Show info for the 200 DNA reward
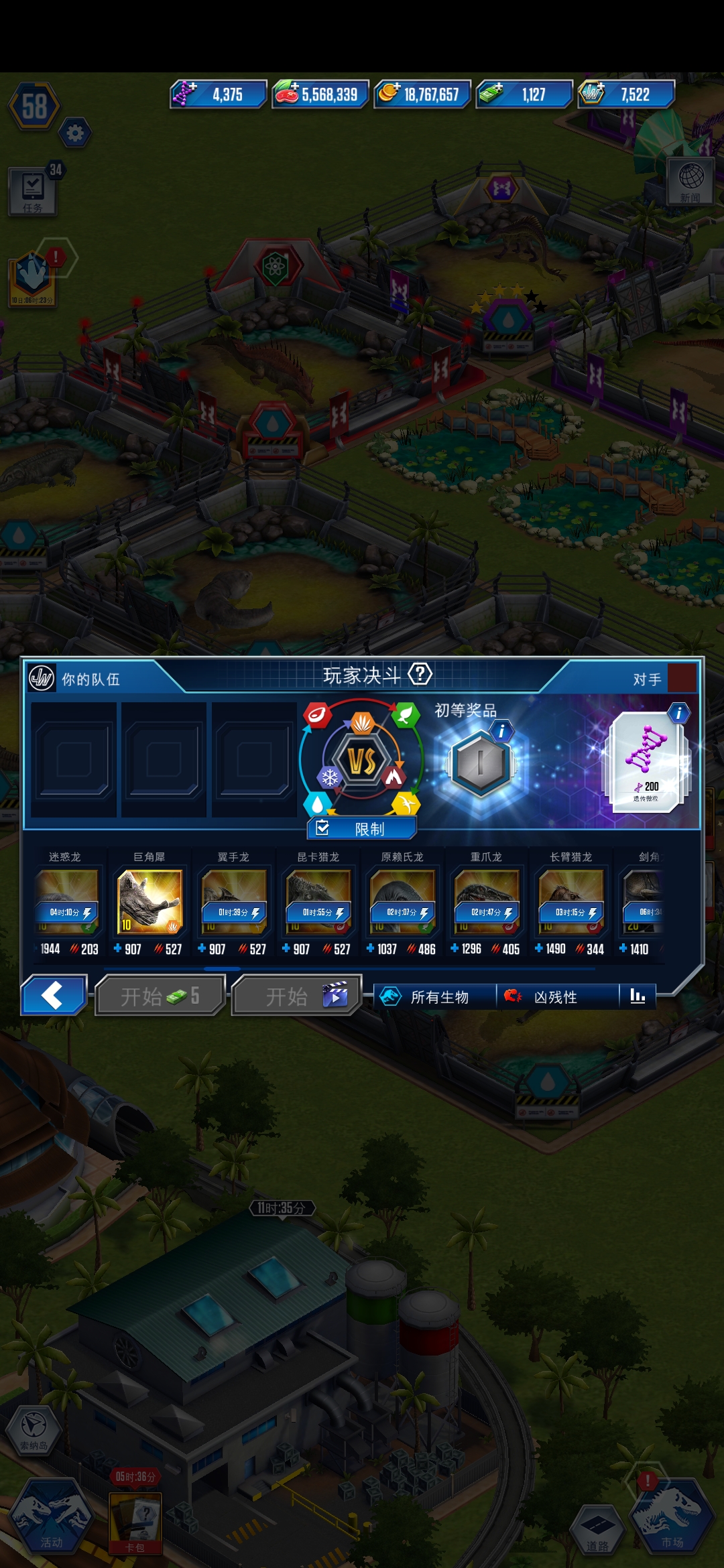724x1568 pixels. point(678,713)
